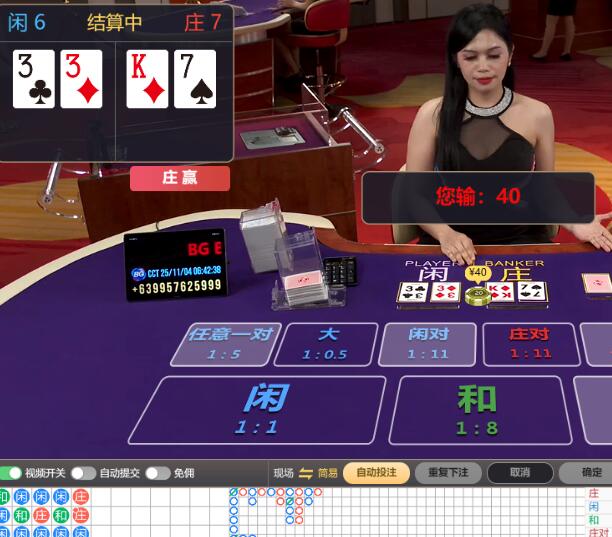This screenshot has height=537, width=612.
Task: Click 重复下注 to repeat the bet
Action: pos(448,473)
